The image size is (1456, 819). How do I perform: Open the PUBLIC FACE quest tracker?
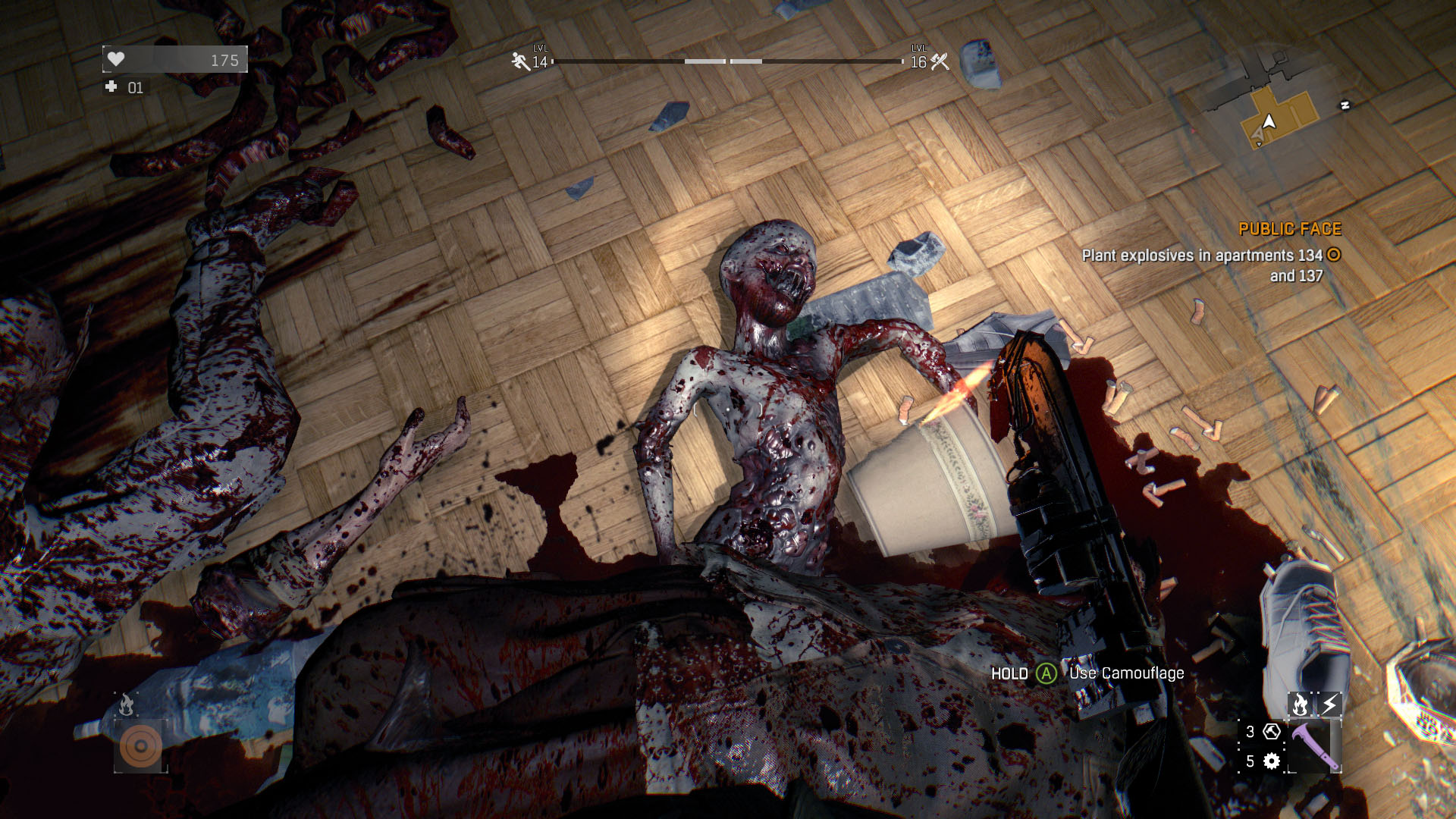tap(1289, 229)
